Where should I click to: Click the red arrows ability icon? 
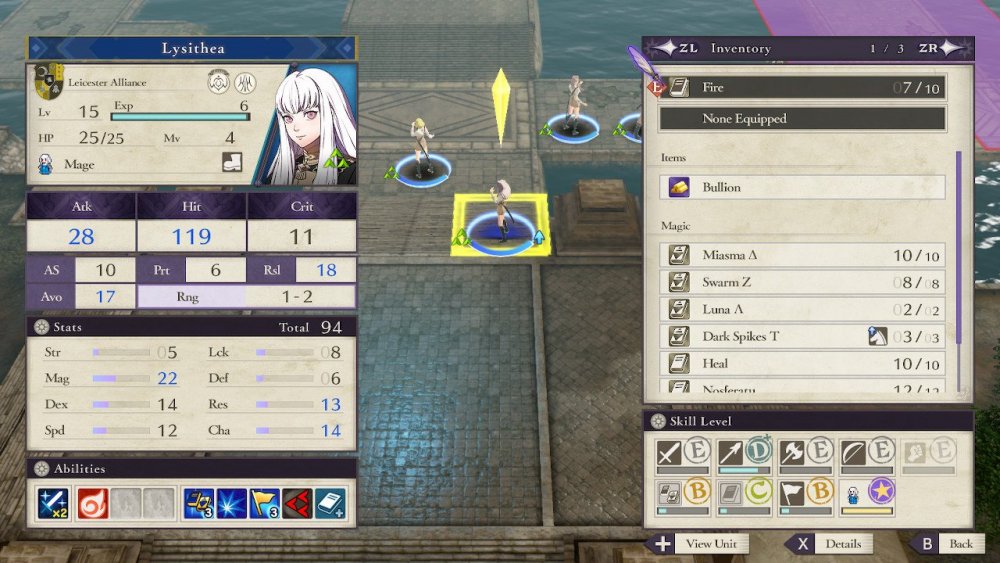[298, 503]
